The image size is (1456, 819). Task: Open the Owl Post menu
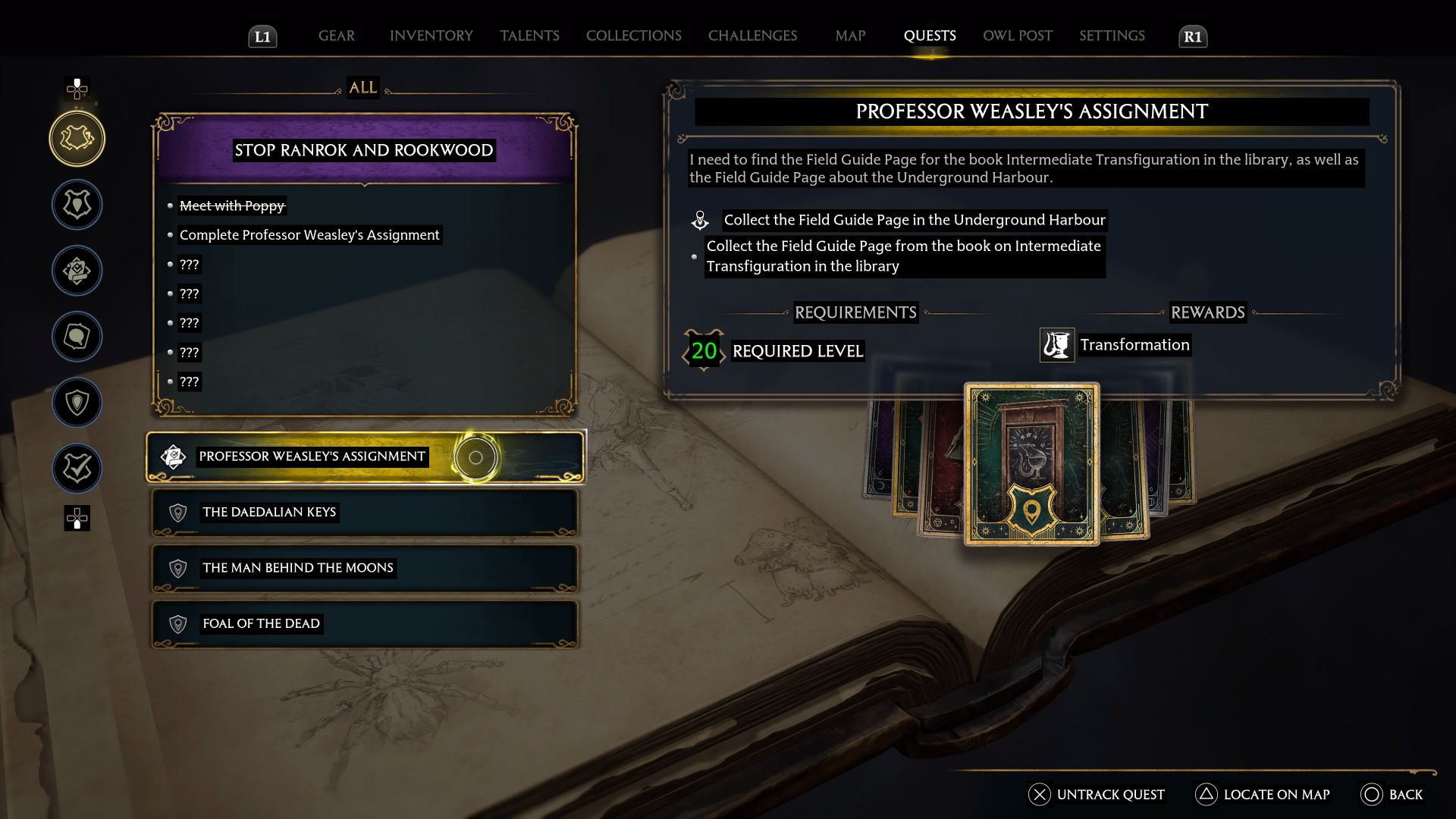point(1017,36)
